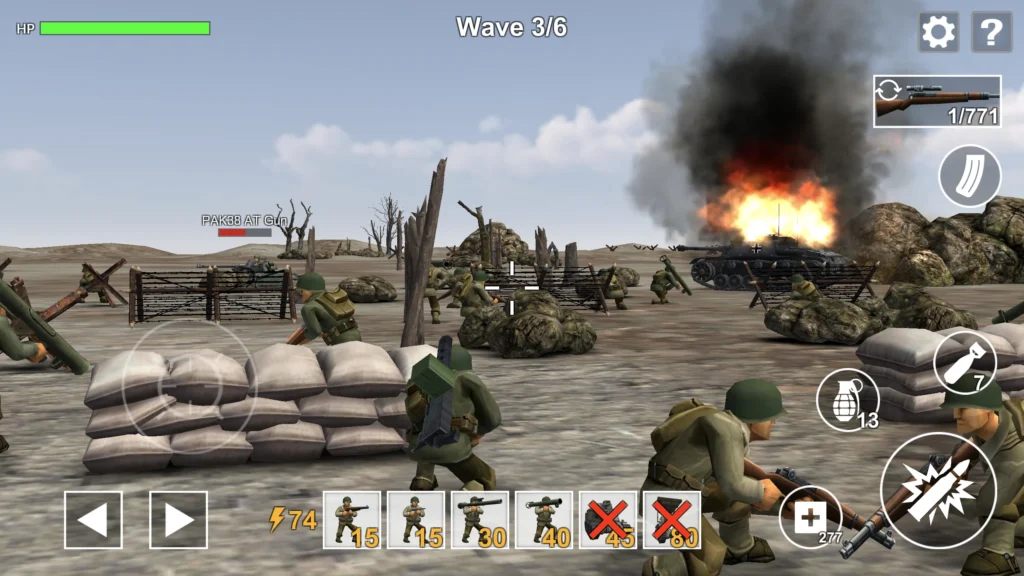Switch weapon using the sniper rifle panel
Screen dimensions: 1024x576
pos(937,101)
